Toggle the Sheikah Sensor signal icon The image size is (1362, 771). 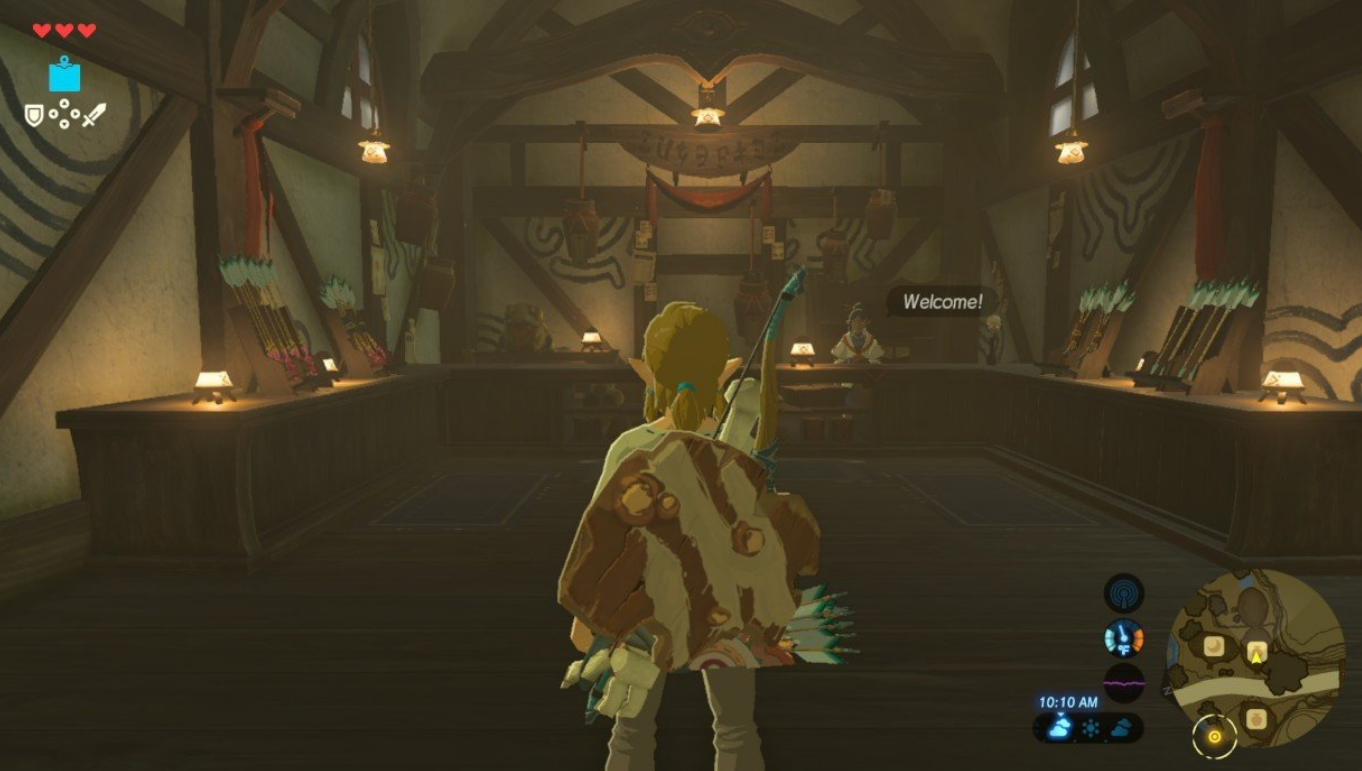click(1123, 593)
